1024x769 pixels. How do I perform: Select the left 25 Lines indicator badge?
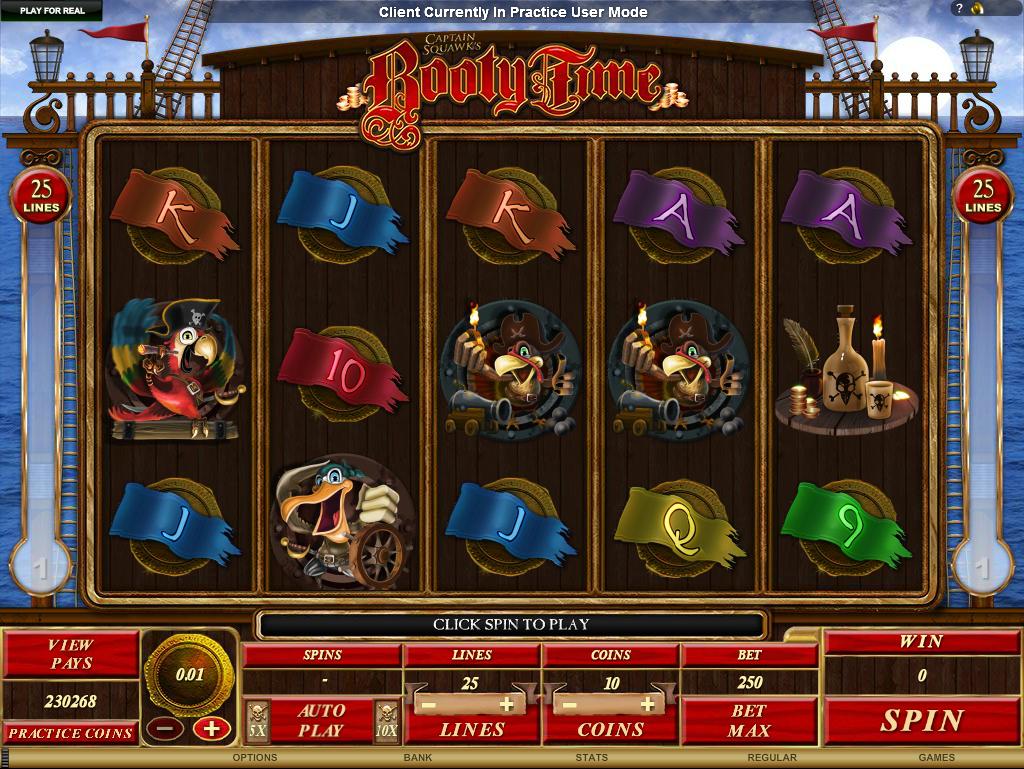tap(41, 195)
